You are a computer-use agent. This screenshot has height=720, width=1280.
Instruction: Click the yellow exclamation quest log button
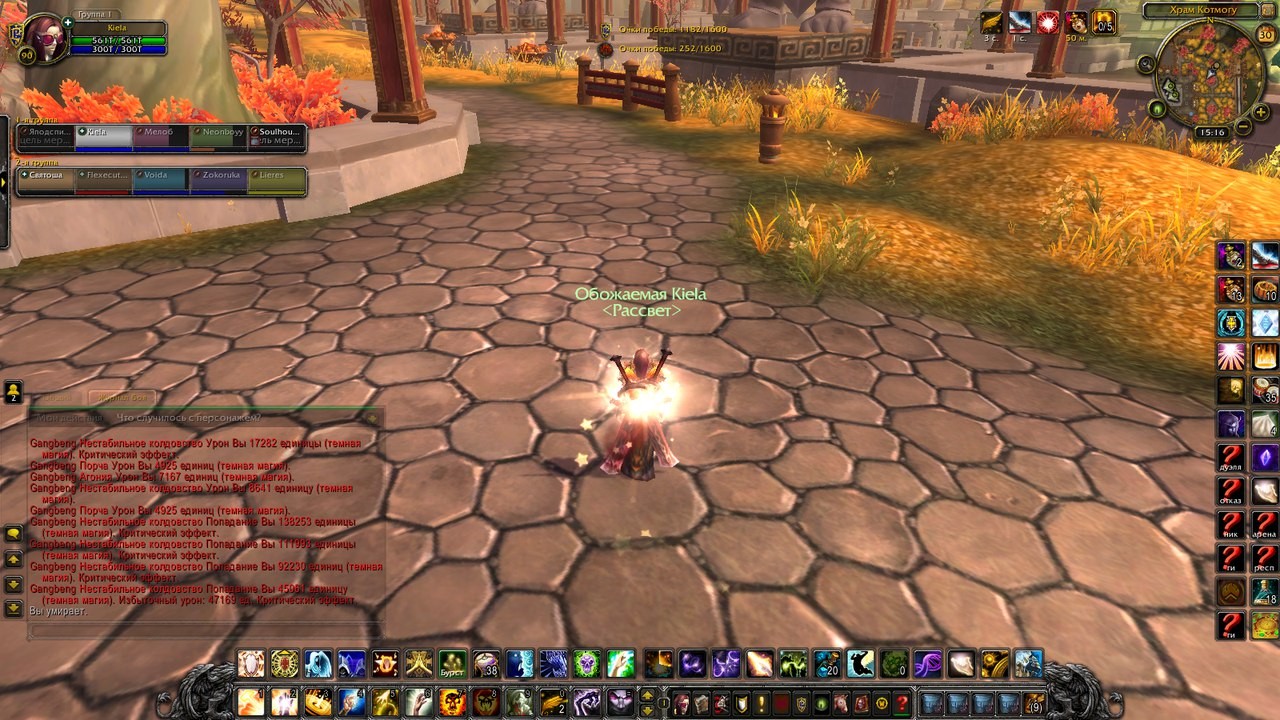[761, 703]
